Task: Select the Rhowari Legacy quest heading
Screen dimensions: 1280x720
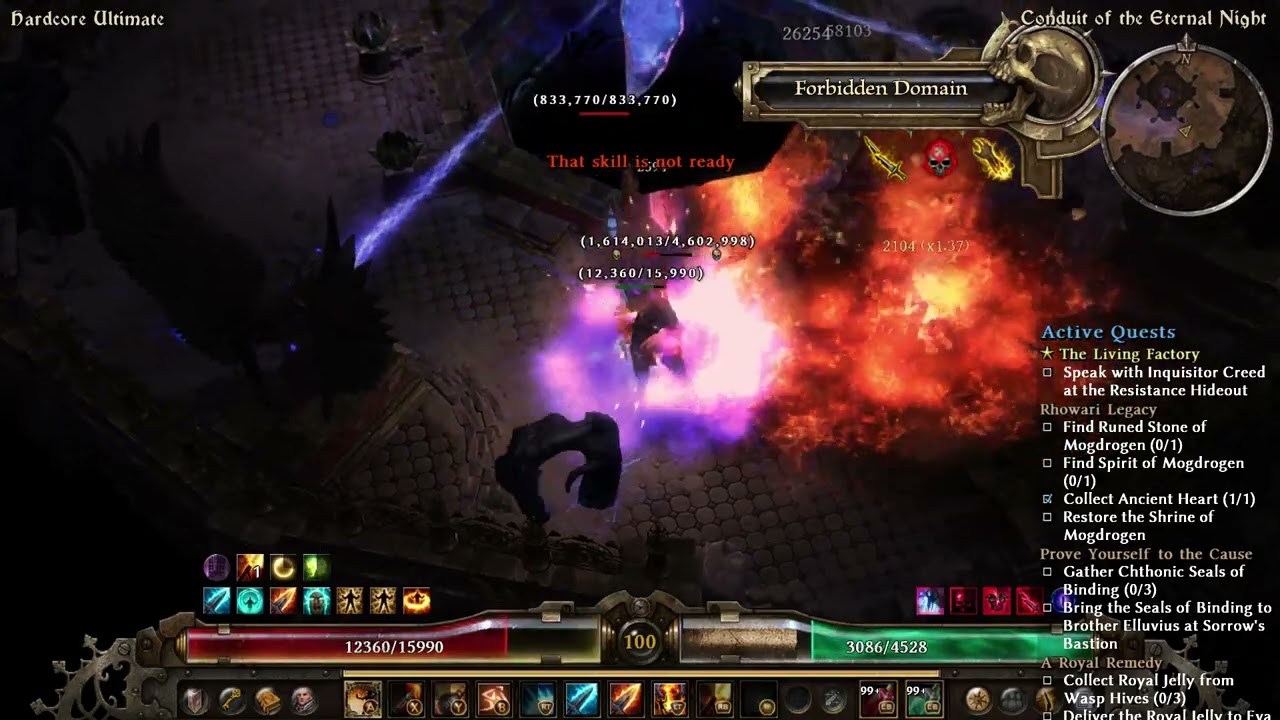Action: (x=1098, y=409)
